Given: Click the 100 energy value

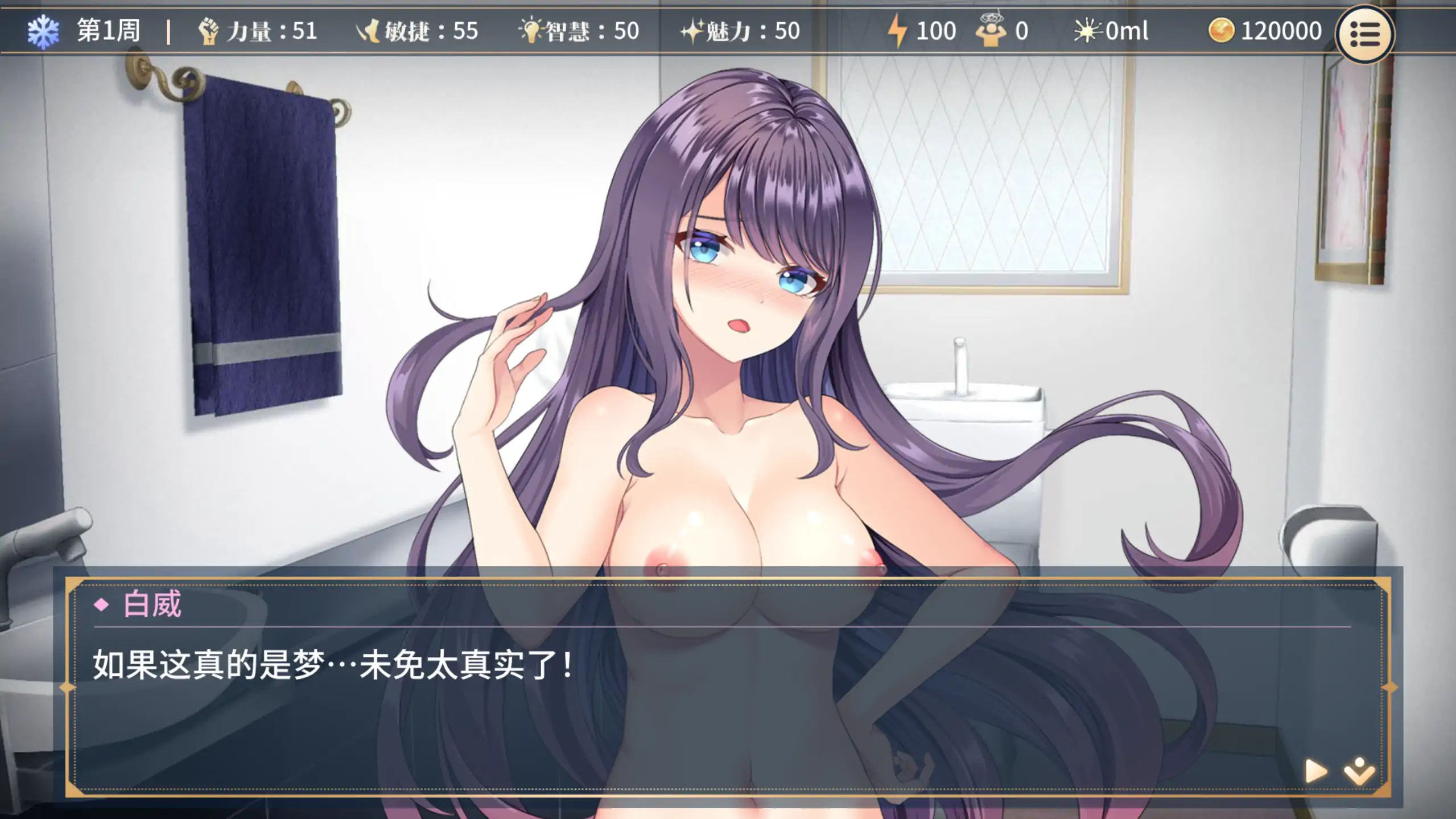Looking at the screenshot, I should (935, 31).
